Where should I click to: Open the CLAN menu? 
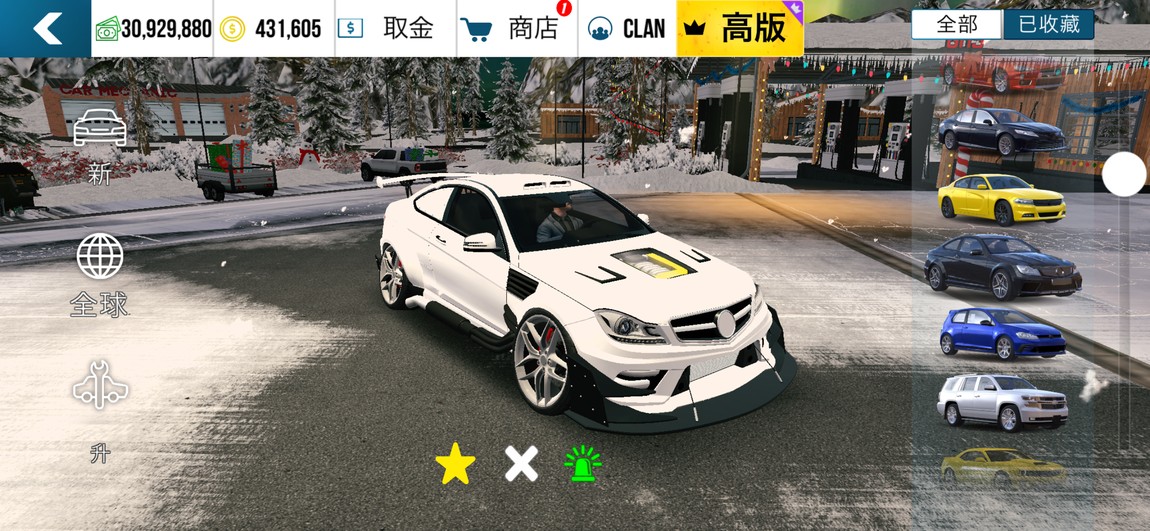pos(627,28)
